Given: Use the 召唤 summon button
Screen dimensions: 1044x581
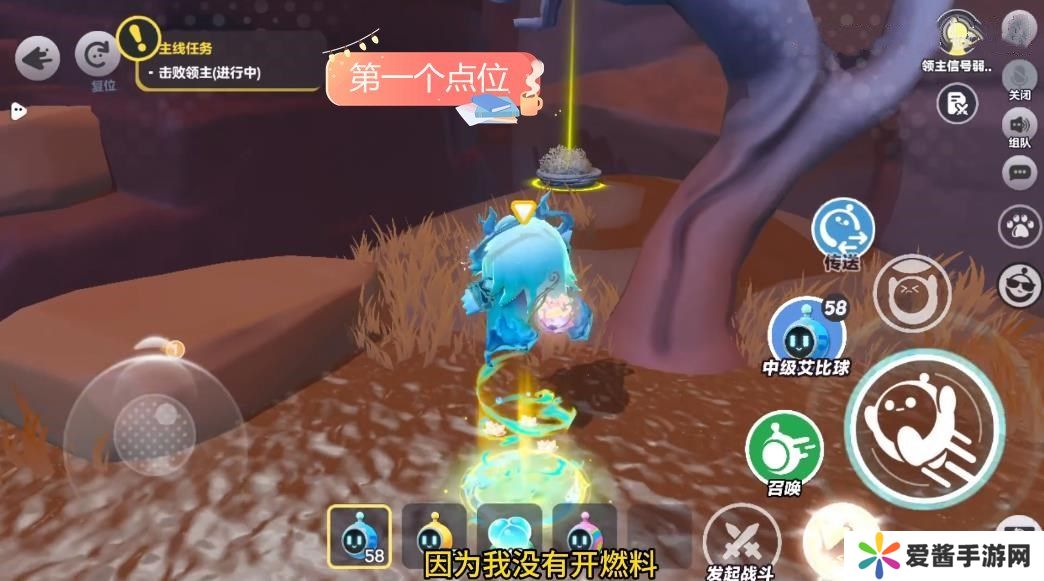Looking at the screenshot, I should tap(784, 448).
